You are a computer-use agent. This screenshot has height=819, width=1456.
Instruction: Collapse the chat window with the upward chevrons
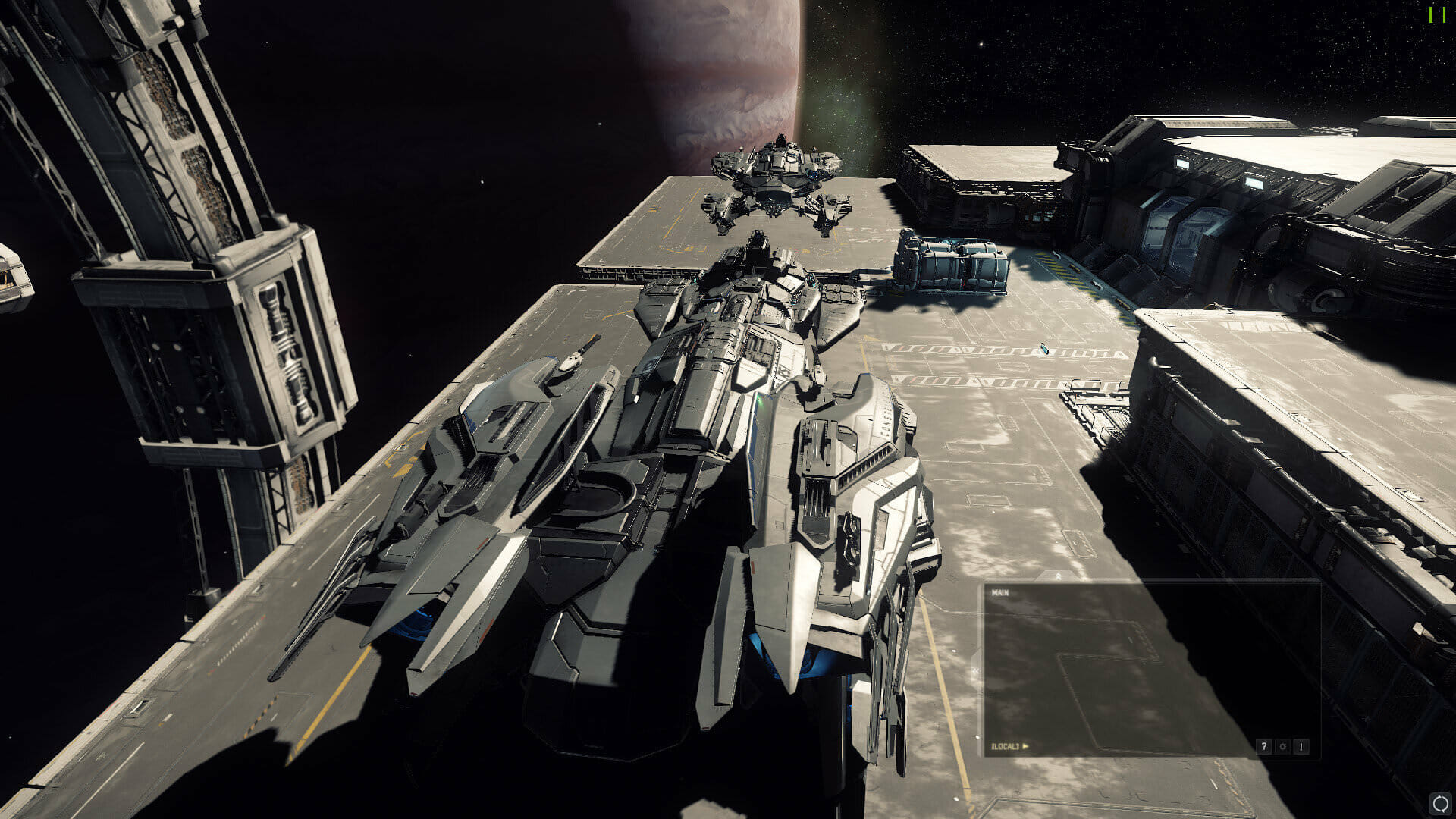[1059, 576]
